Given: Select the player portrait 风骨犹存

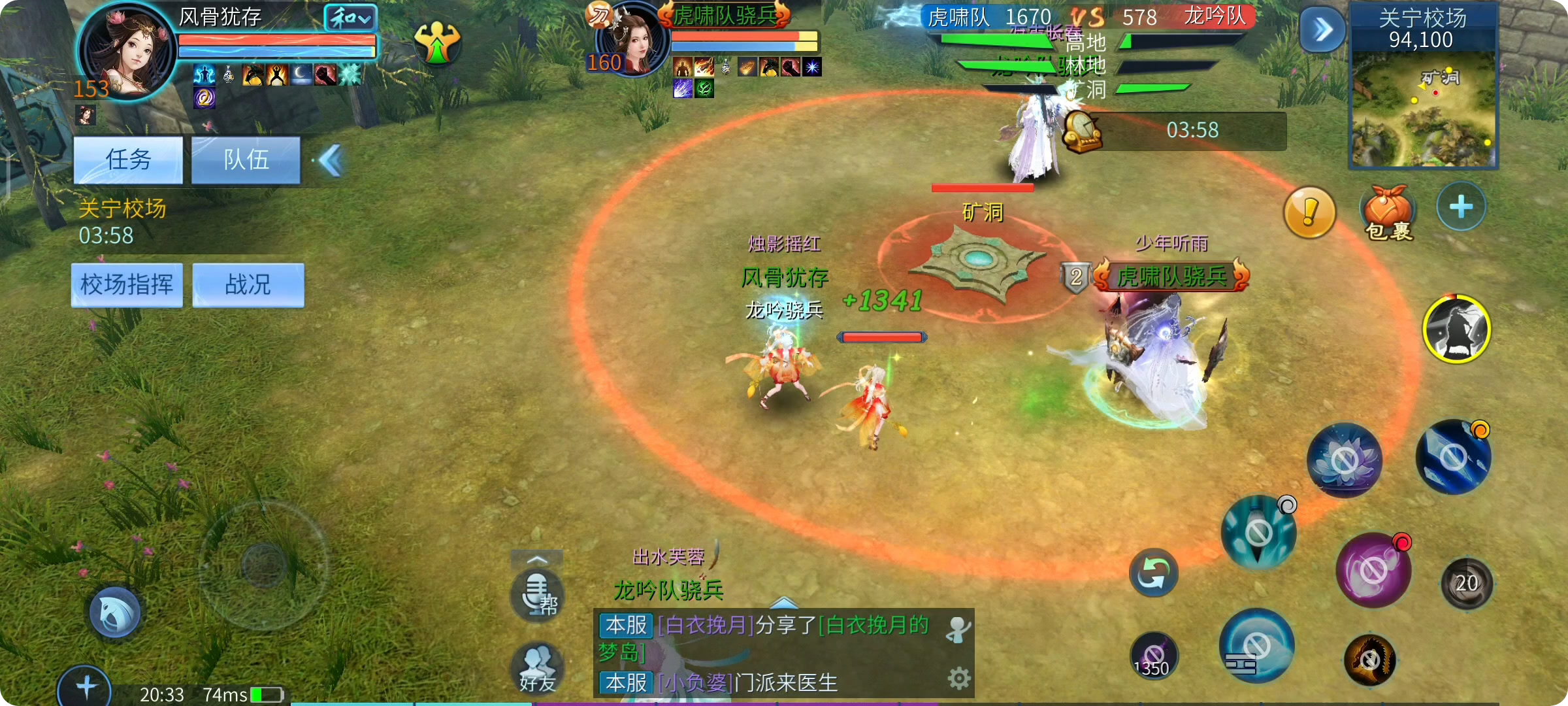Looking at the screenshot, I should [127, 51].
